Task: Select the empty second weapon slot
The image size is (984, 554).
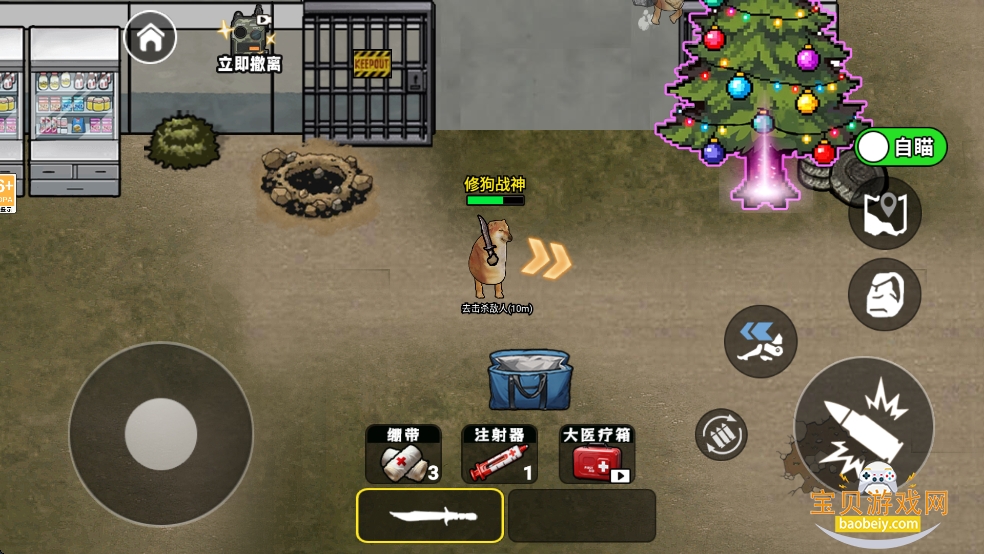Action: click(x=581, y=515)
